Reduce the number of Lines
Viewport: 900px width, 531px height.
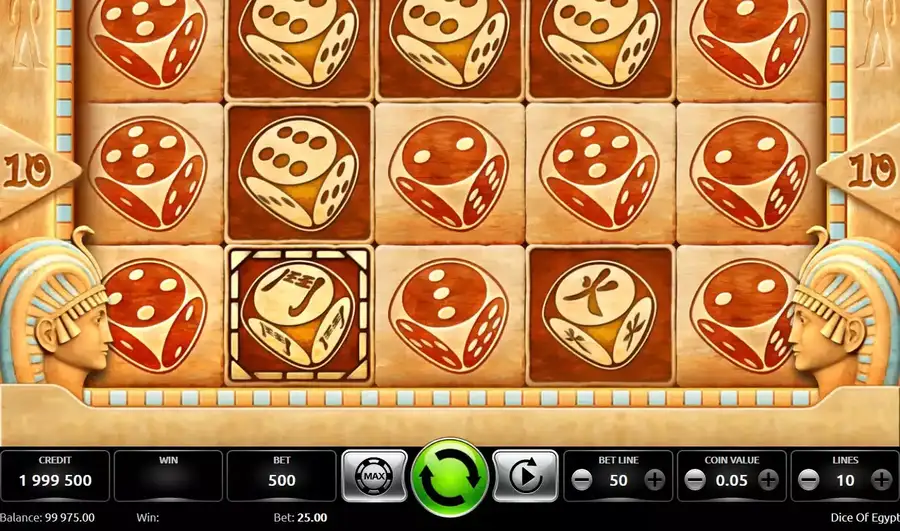(809, 480)
